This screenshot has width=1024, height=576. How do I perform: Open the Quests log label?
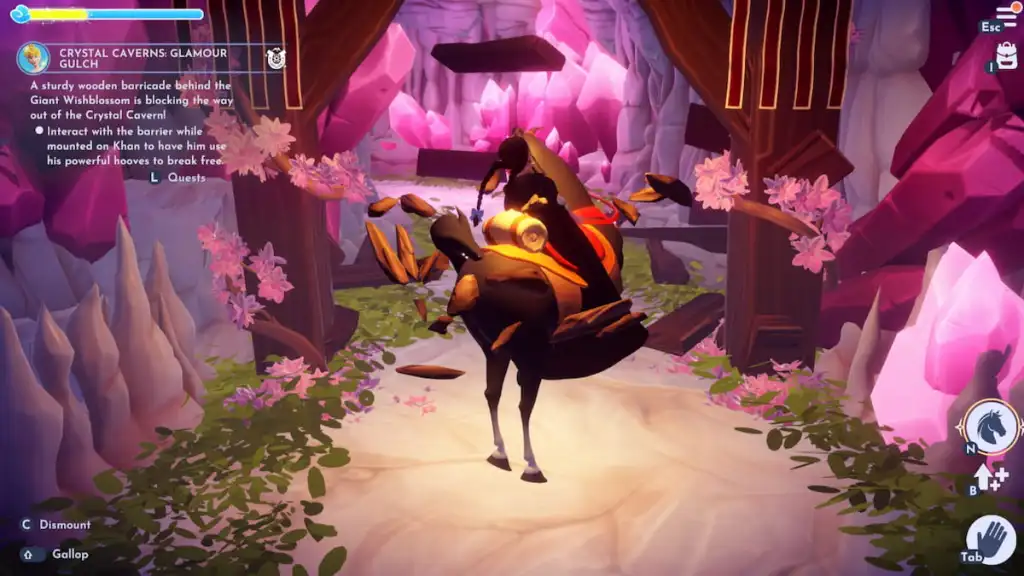click(187, 178)
